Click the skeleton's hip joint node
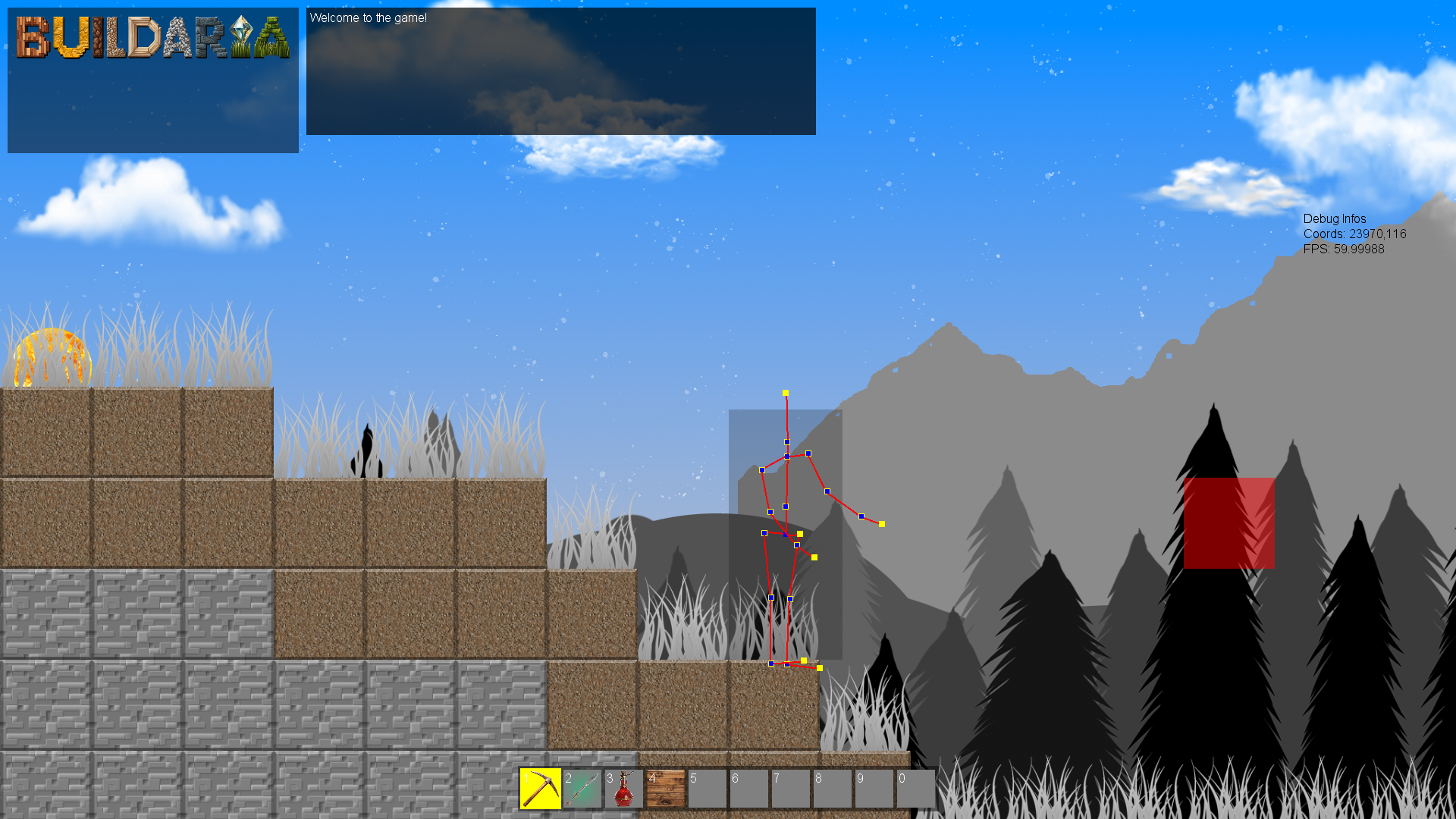This screenshot has width=1456, height=819. click(x=785, y=533)
